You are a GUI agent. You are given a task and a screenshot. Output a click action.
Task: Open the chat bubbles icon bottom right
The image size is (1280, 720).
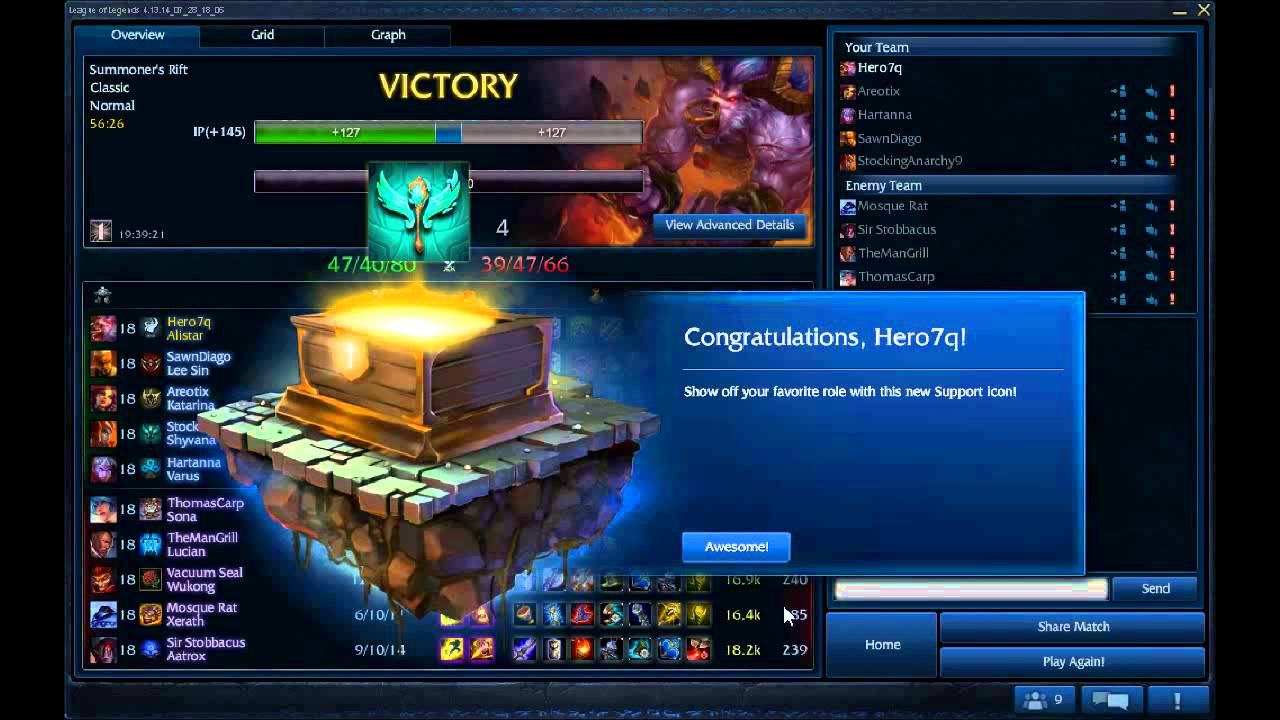1110,700
